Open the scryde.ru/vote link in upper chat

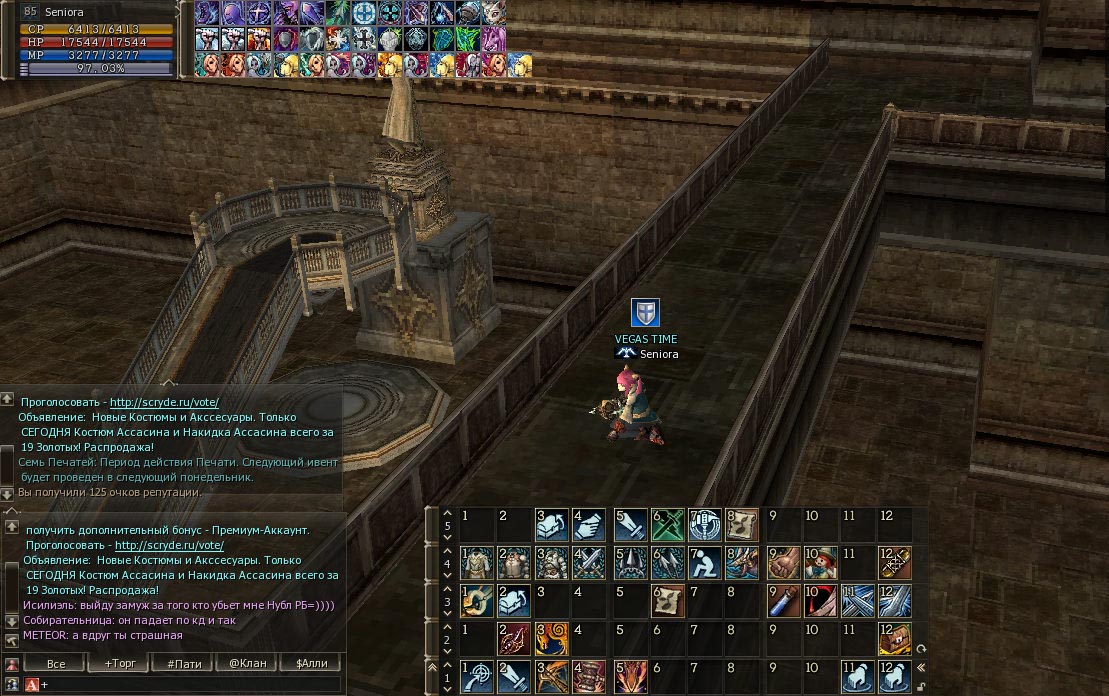[x=164, y=402]
